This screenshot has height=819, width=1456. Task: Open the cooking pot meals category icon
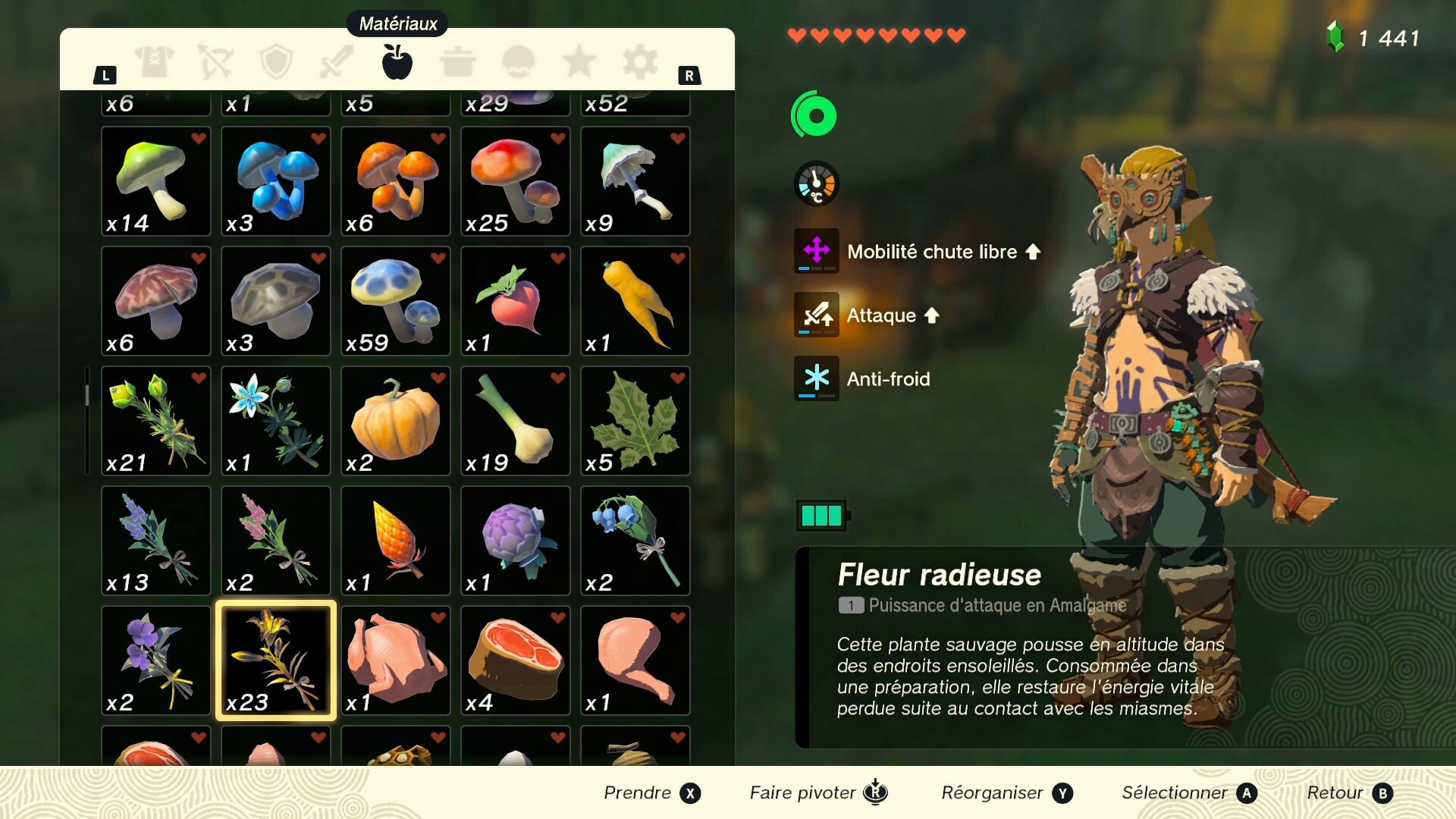click(x=460, y=62)
